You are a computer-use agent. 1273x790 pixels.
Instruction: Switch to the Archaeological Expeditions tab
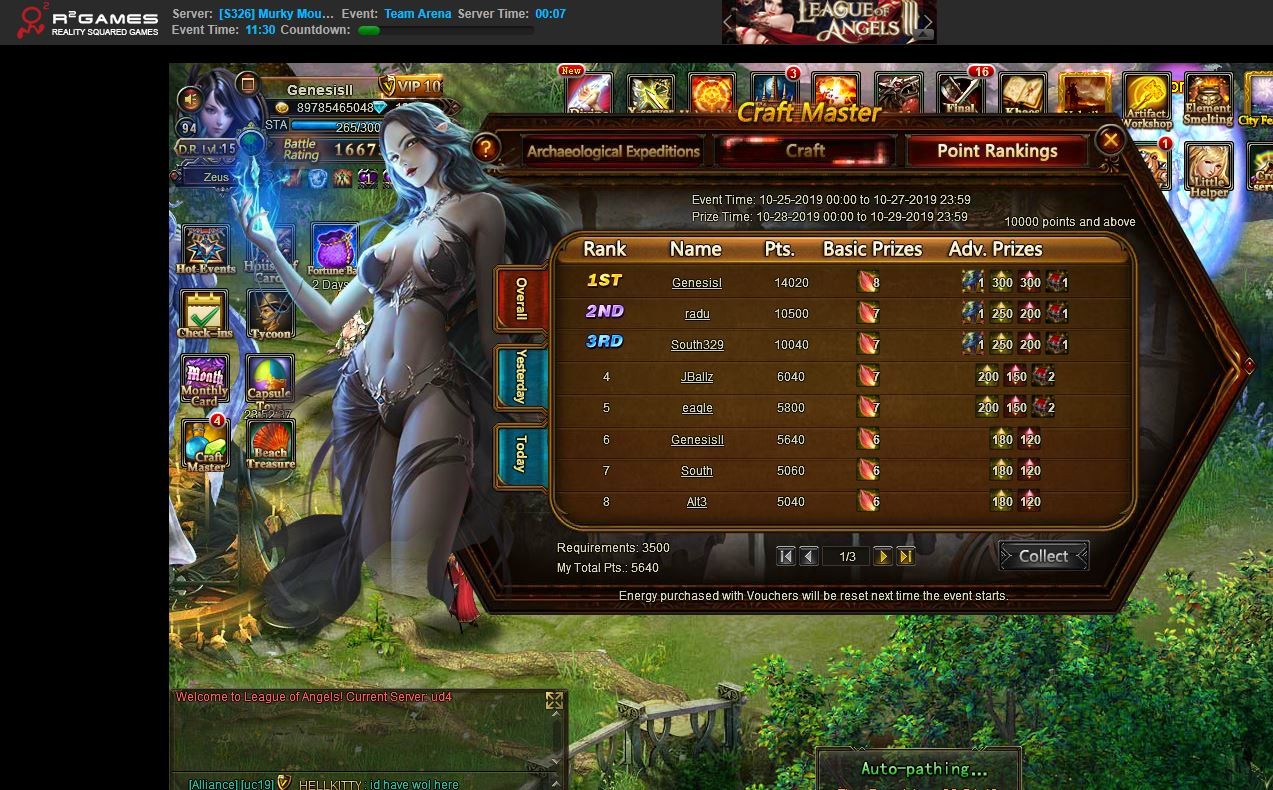click(613, 152)
